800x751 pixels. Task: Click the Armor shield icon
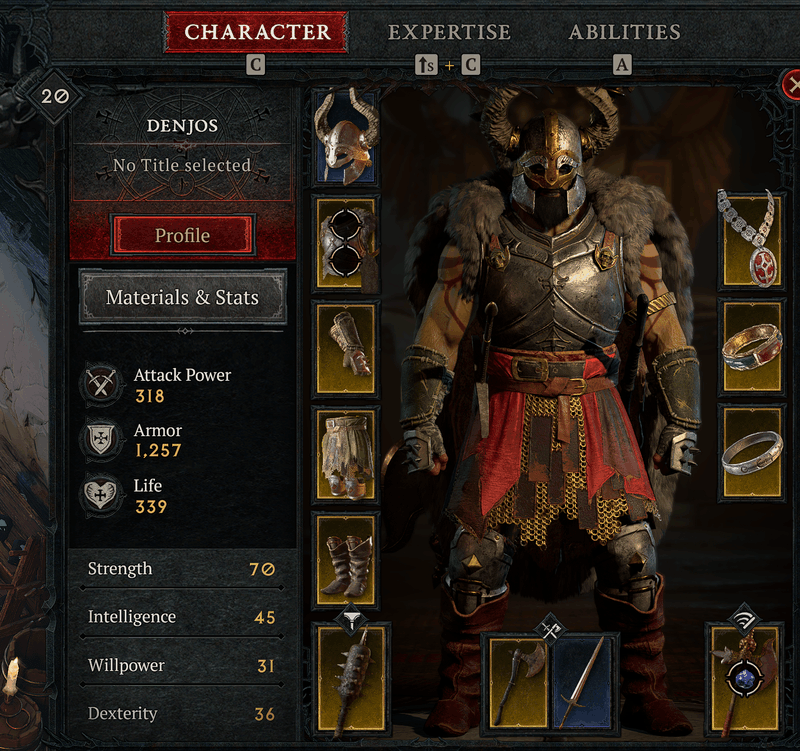[x=101, y=440]
